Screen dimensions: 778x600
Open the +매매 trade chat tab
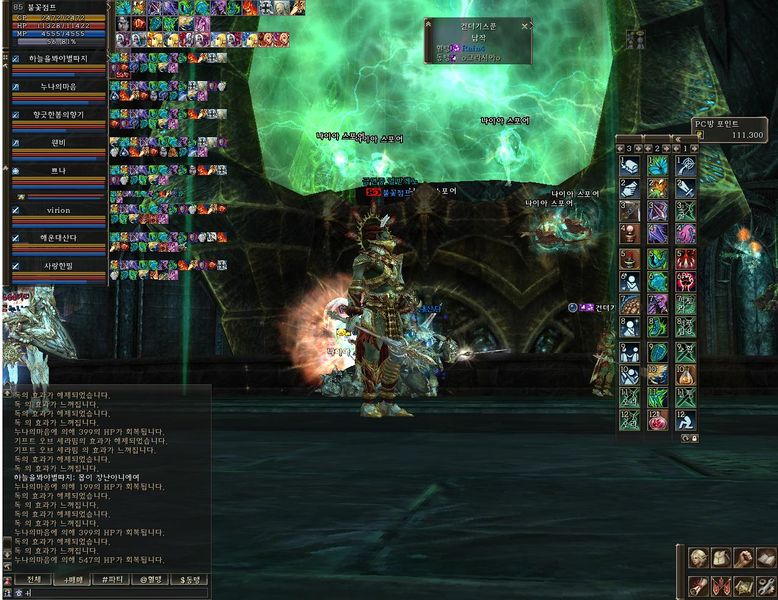point(73,579)
